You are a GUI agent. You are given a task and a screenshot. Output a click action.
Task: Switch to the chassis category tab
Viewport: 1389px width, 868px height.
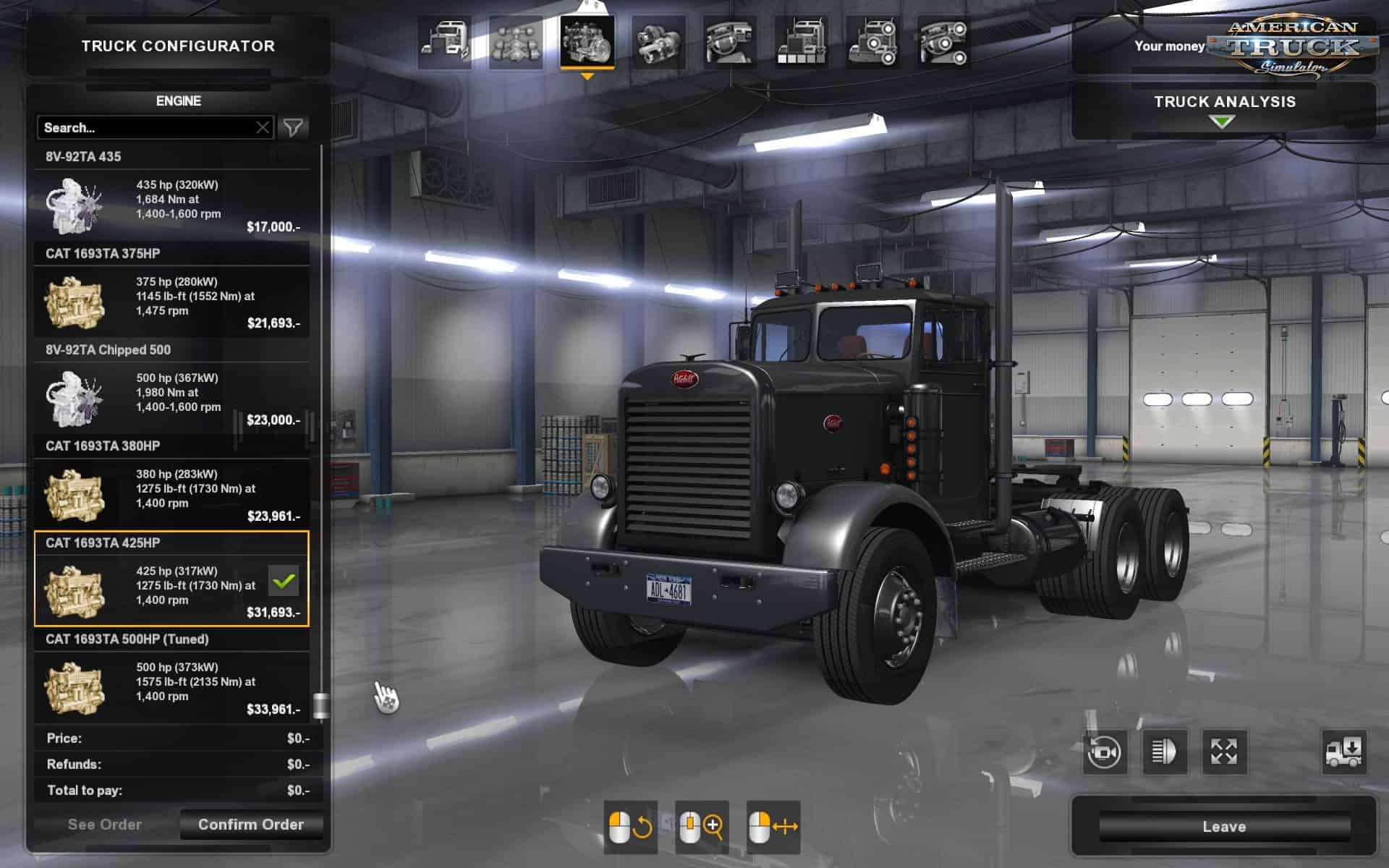(x=516, y=43)
